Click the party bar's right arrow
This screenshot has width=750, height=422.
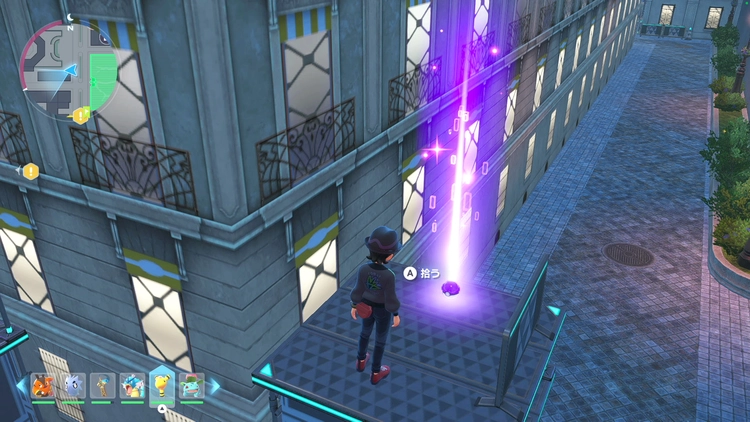coord(213,386)
